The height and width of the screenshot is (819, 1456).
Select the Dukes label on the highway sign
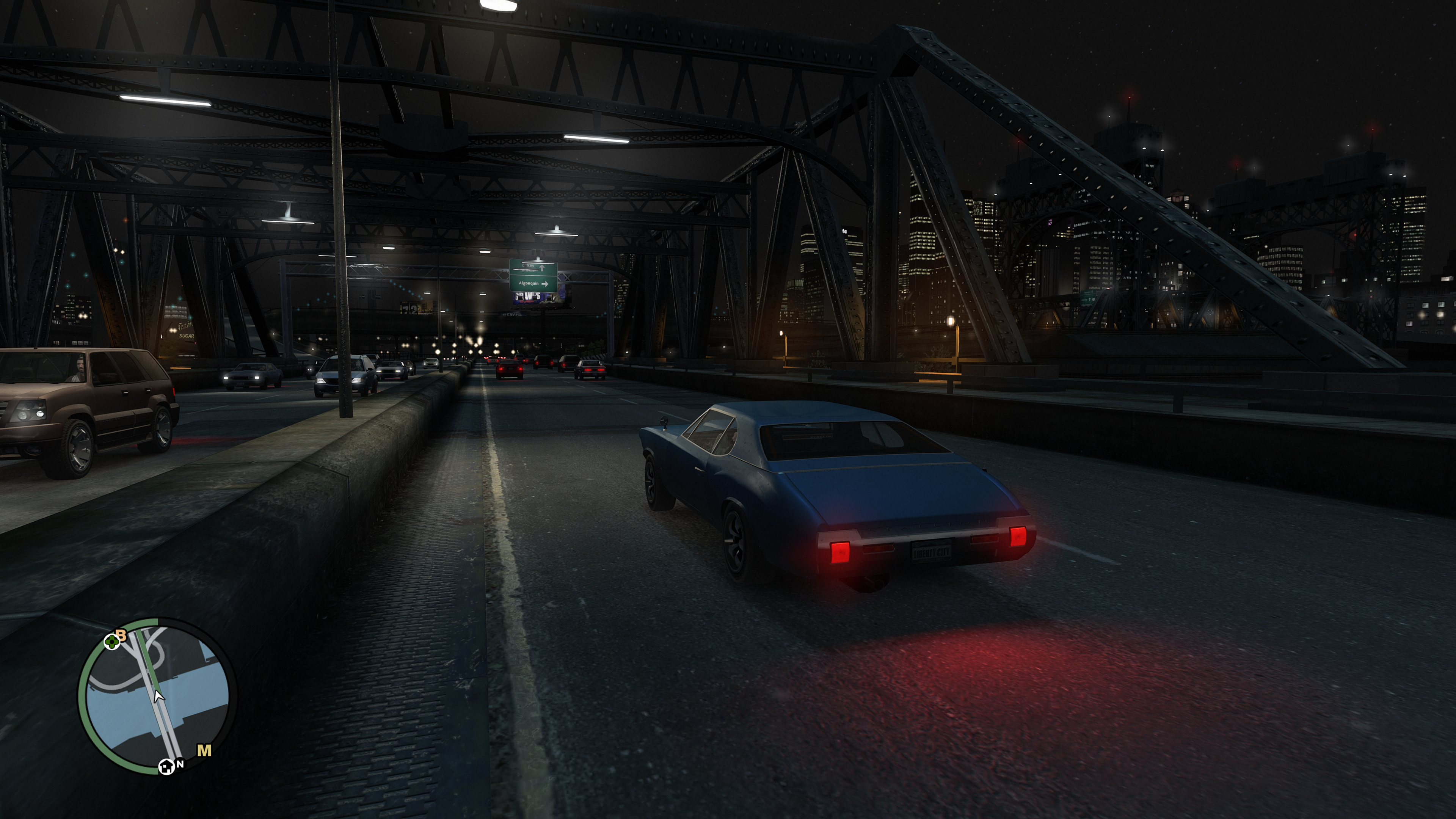coord(528,266)
